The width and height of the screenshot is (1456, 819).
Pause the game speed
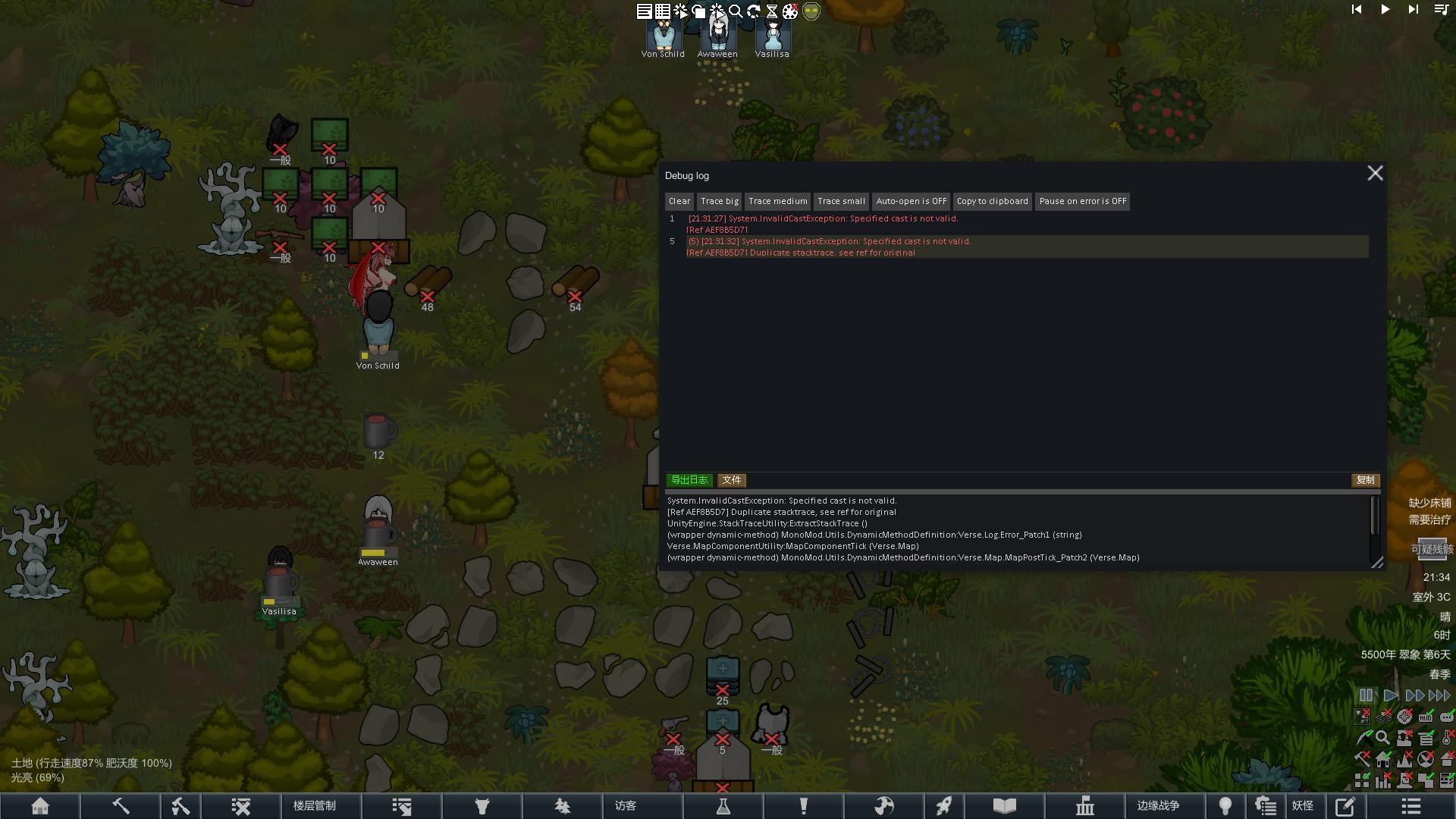pyautogui.click(x=1366, y=695)
